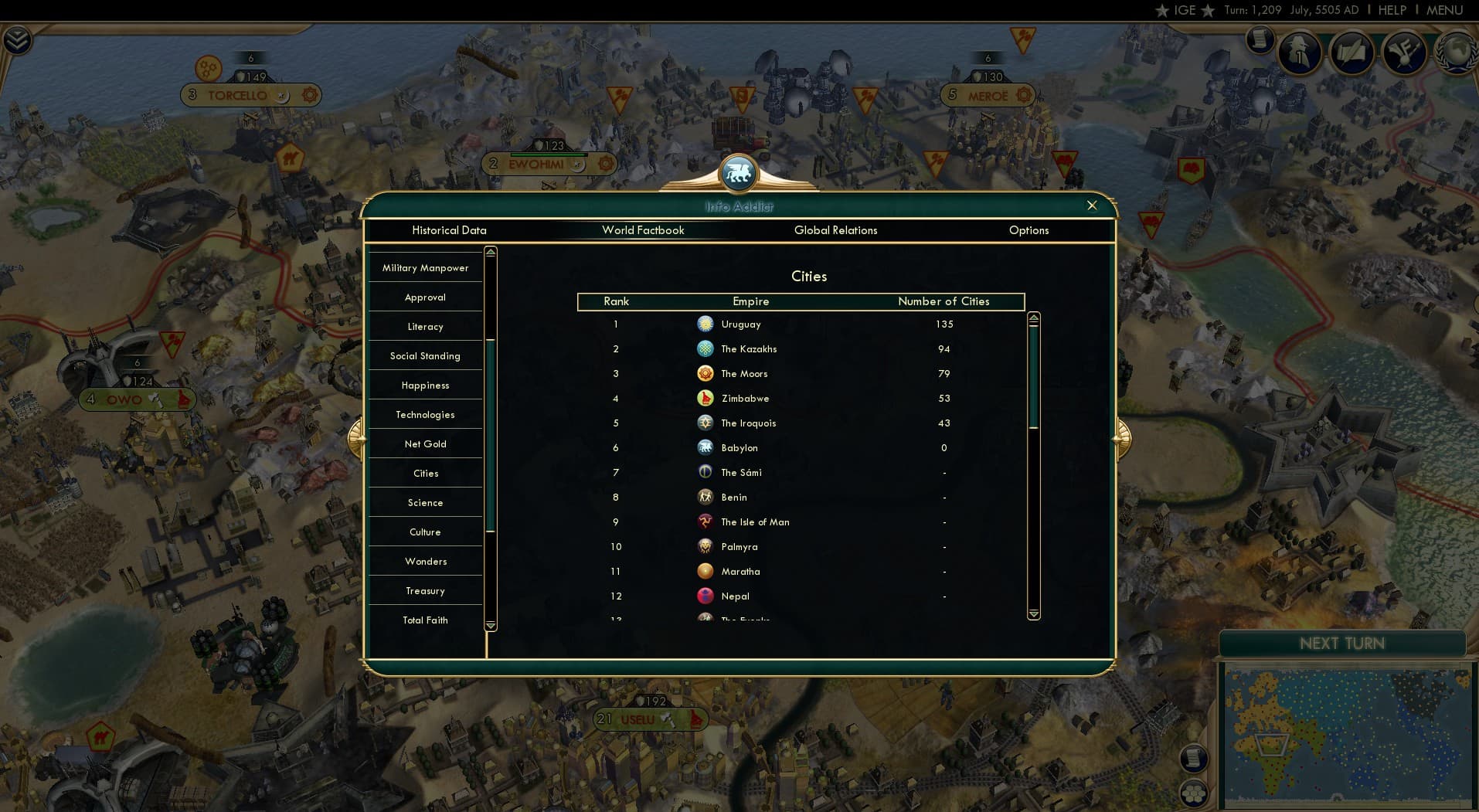This screenshot has height=812, width=1479.
Task: Select the Net Gold category
Action: coord(425,443)
